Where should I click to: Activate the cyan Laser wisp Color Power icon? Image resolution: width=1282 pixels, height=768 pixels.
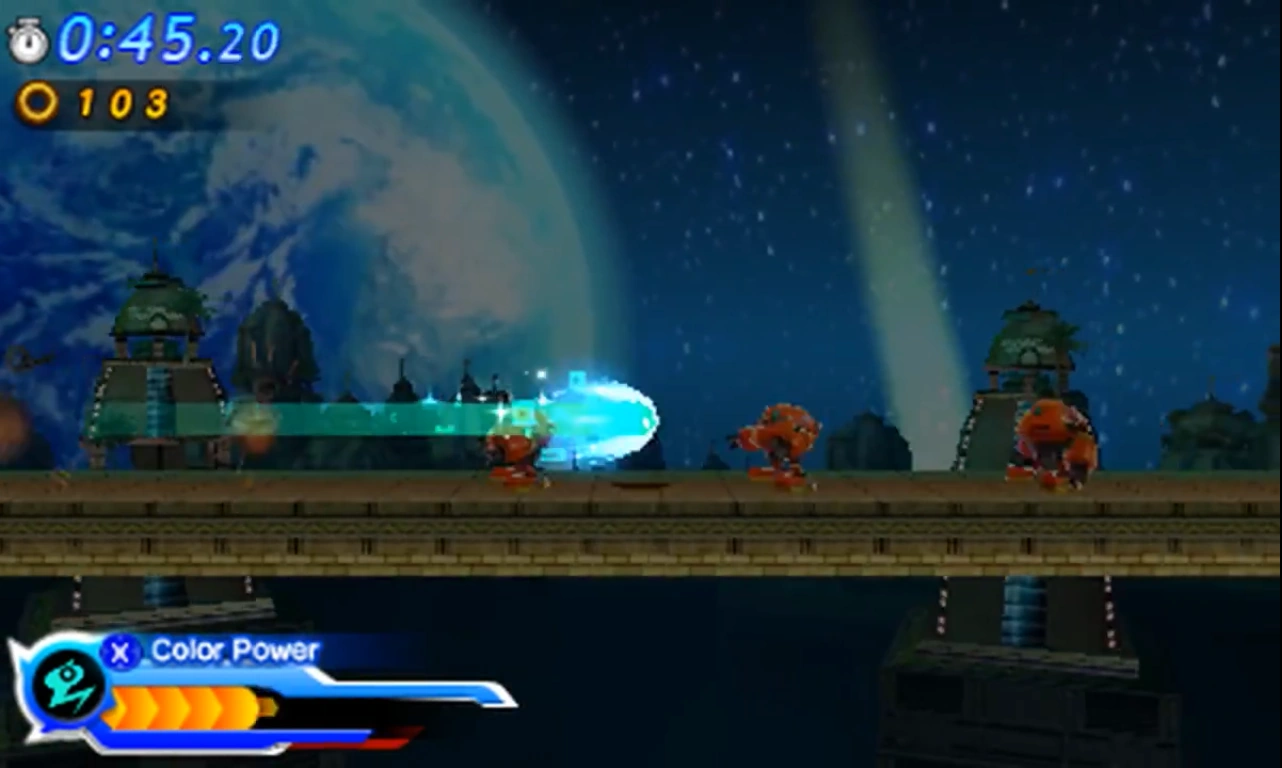[x=67, y=686]
